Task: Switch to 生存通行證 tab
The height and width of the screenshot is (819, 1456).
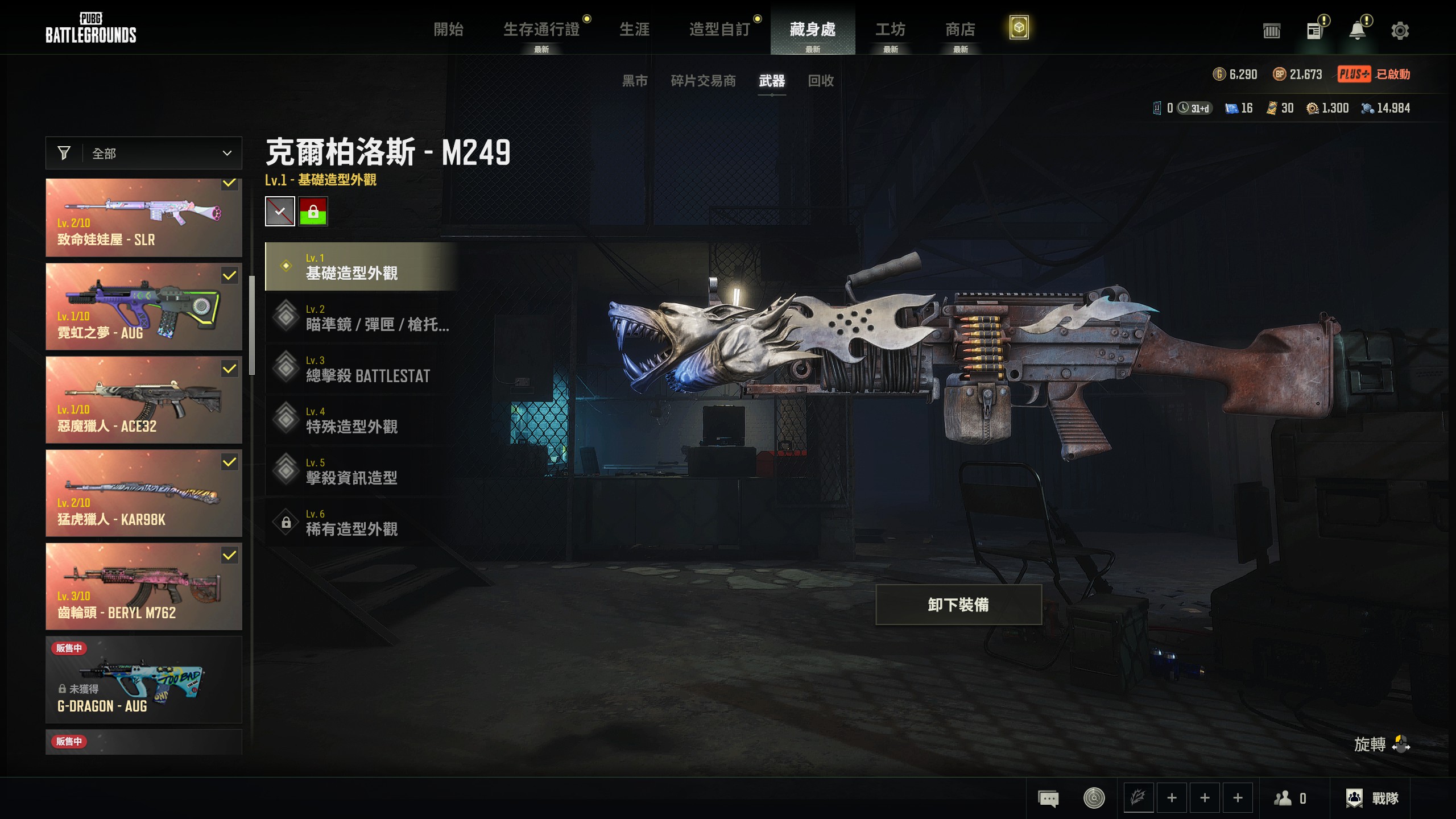Action: [541, 30]
